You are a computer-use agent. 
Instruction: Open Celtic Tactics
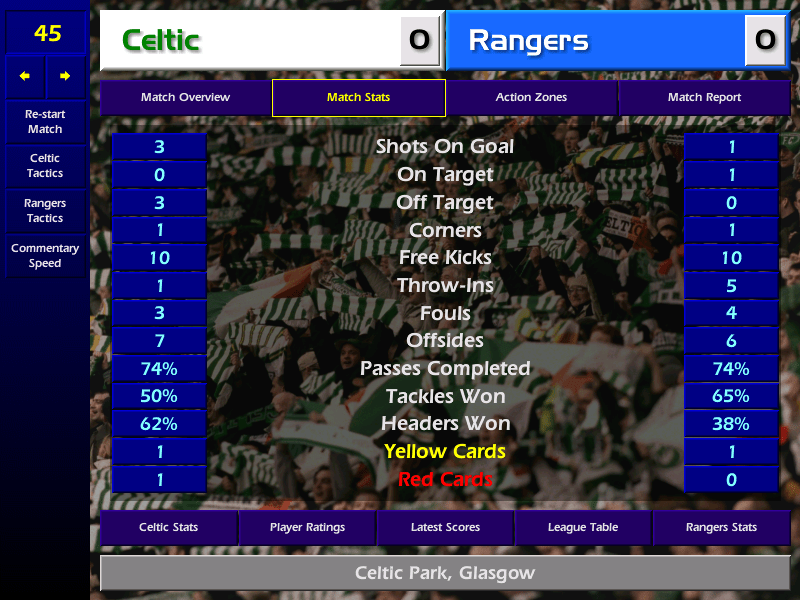click(x=45, y=166)
